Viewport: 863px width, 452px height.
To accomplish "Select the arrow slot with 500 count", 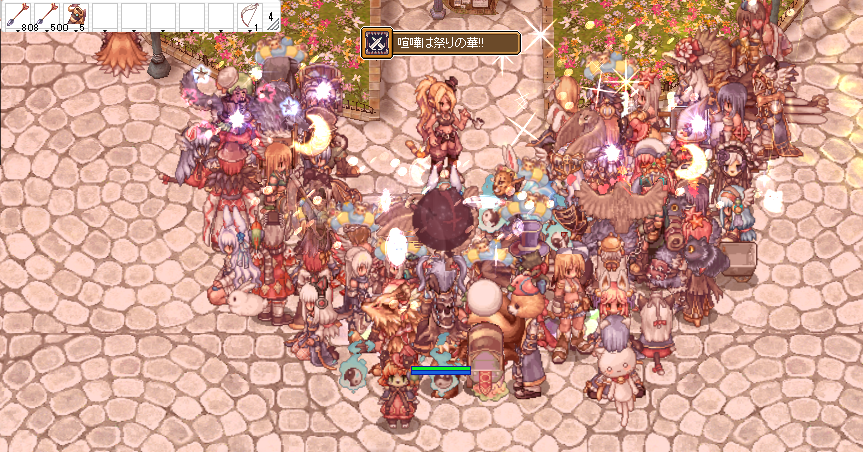I will pos(46,16).
